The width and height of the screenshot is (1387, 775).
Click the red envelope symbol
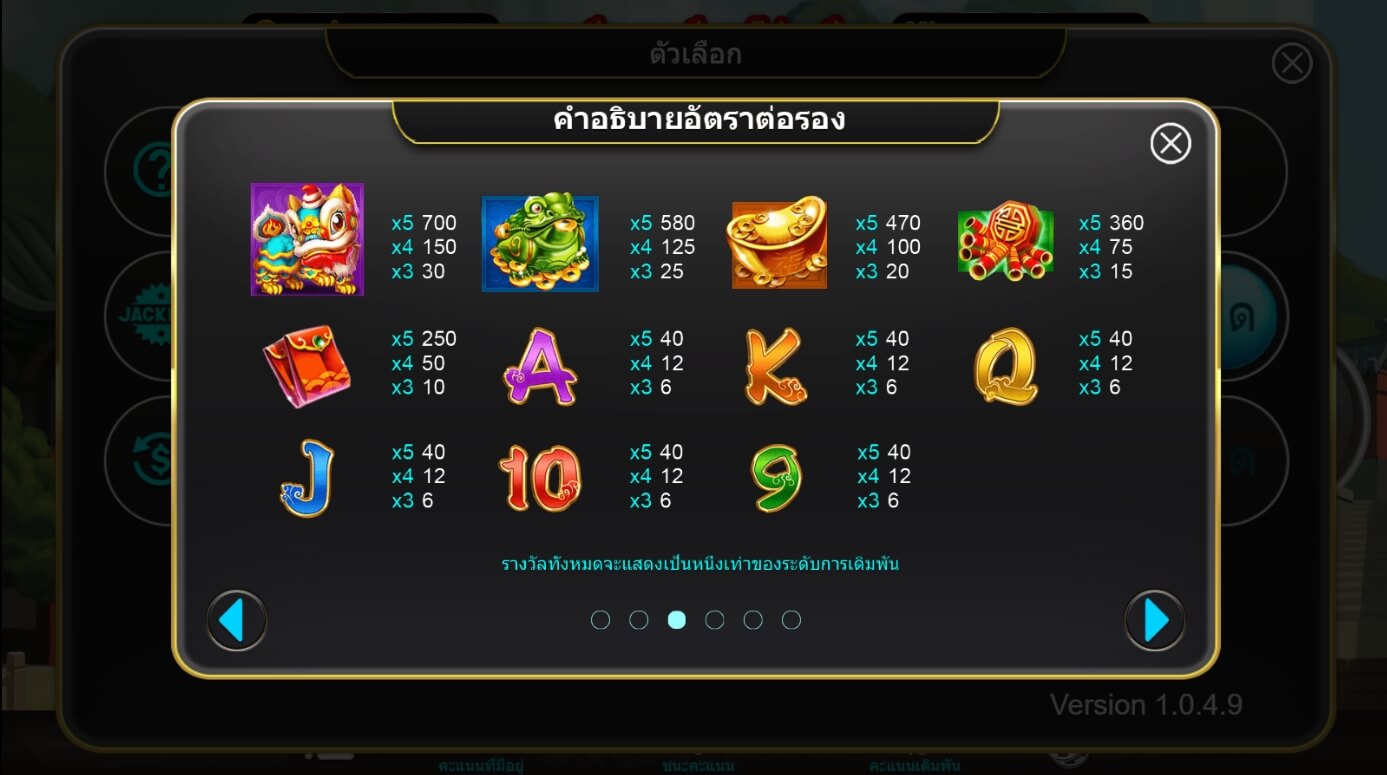coord(307,365)
